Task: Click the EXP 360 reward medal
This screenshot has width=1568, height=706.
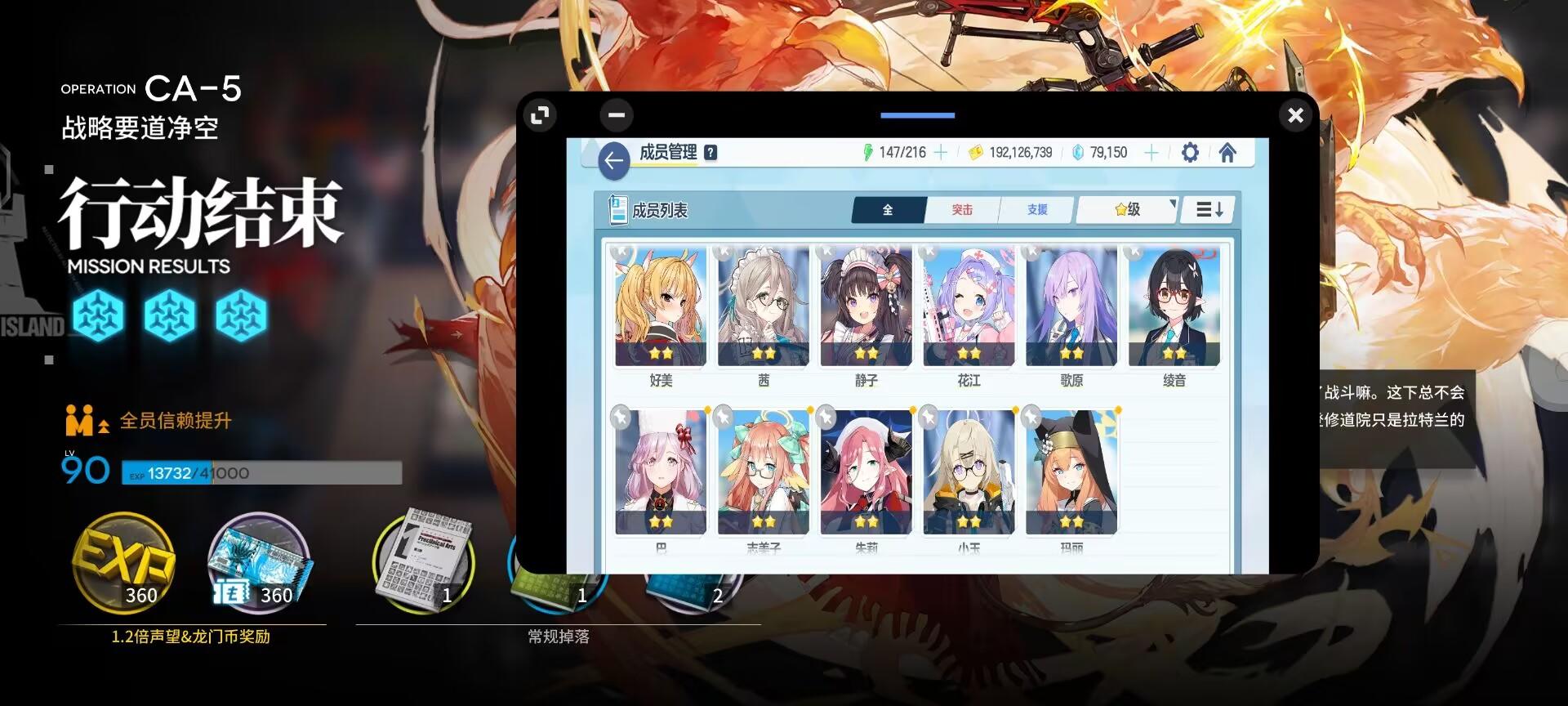Action: pyautogui.click(x=124, y=564)
